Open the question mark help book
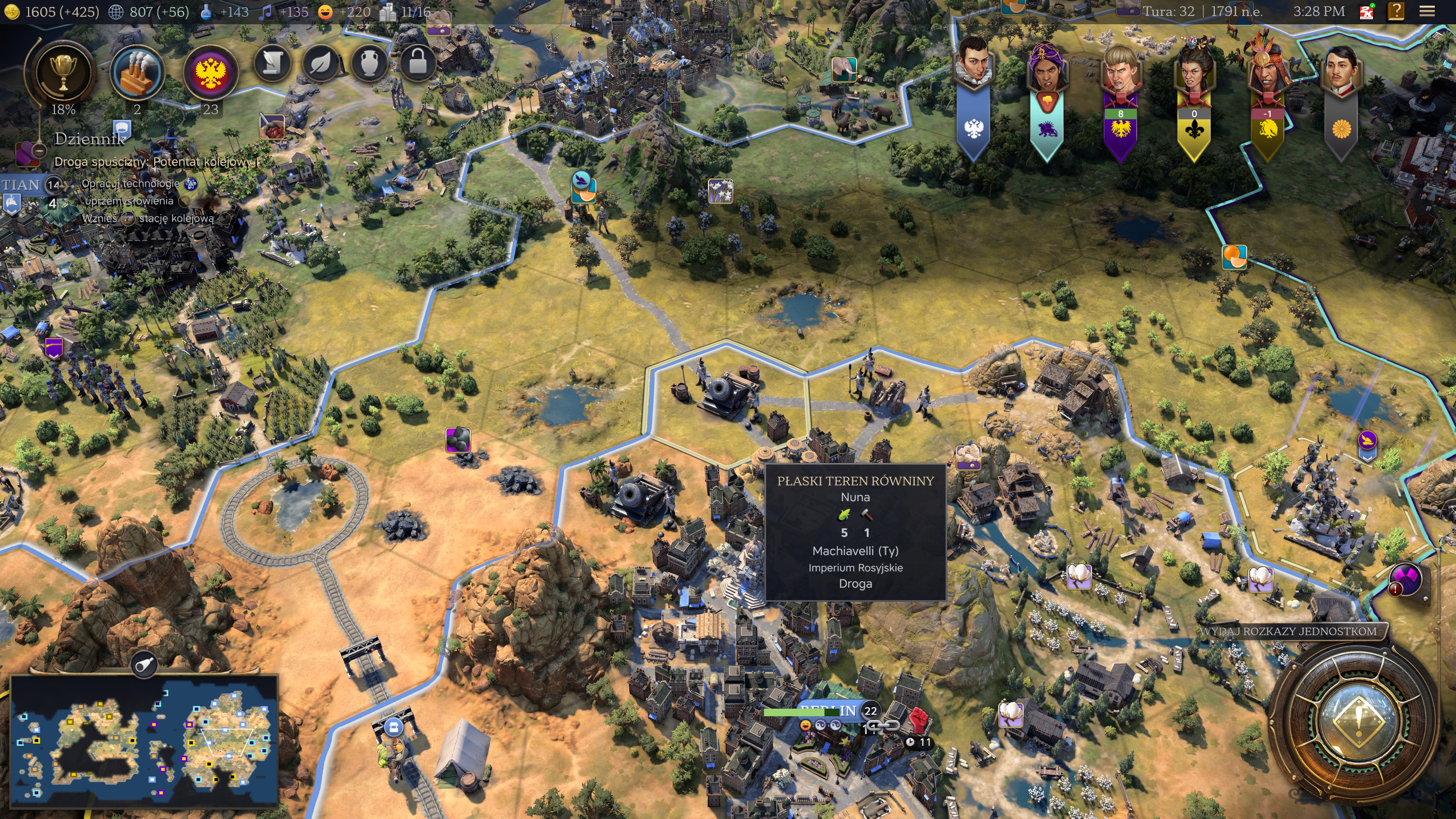The image size is (1456, 819). tap(1395, 11)
